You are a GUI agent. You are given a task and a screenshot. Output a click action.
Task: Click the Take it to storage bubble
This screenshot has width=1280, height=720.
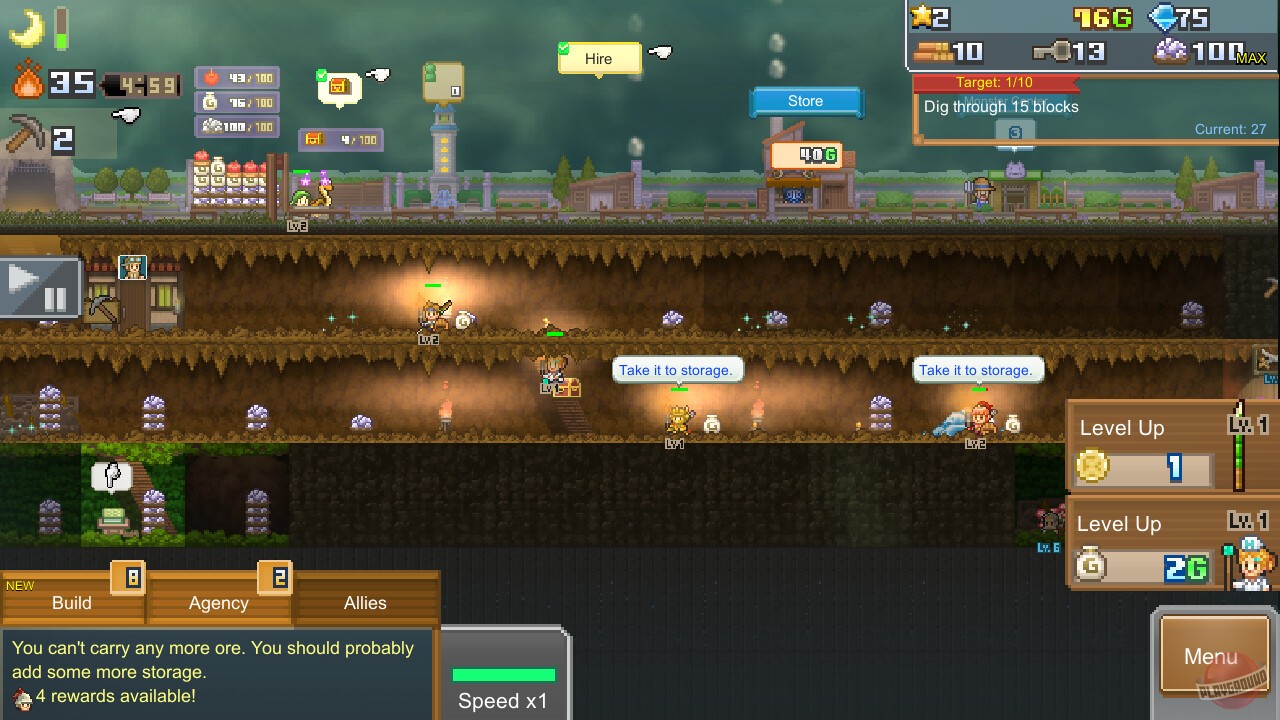(677, 369)
